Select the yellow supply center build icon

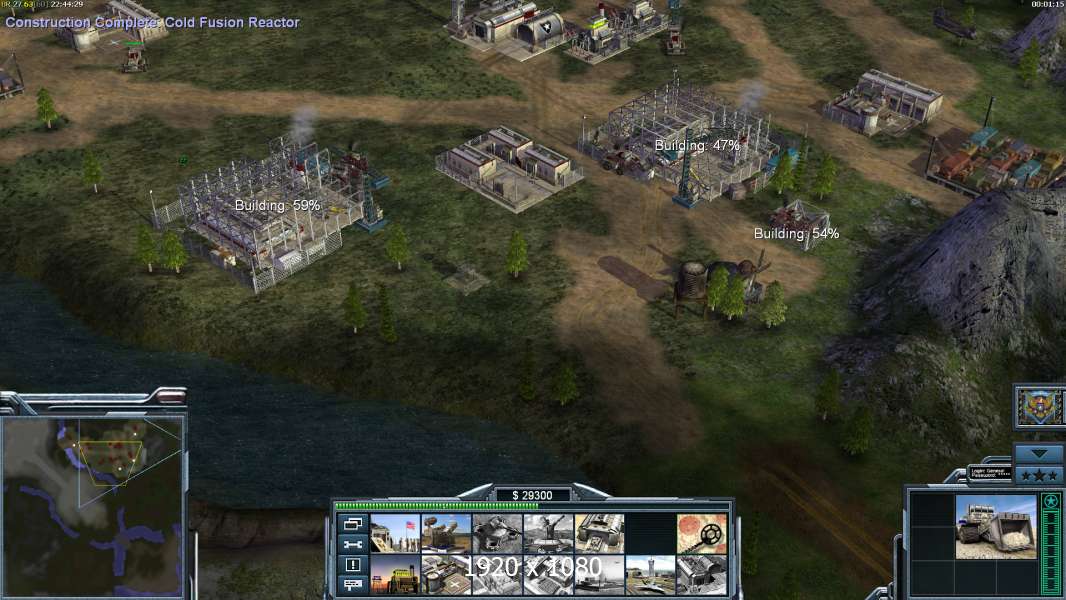tap(395, 574)
